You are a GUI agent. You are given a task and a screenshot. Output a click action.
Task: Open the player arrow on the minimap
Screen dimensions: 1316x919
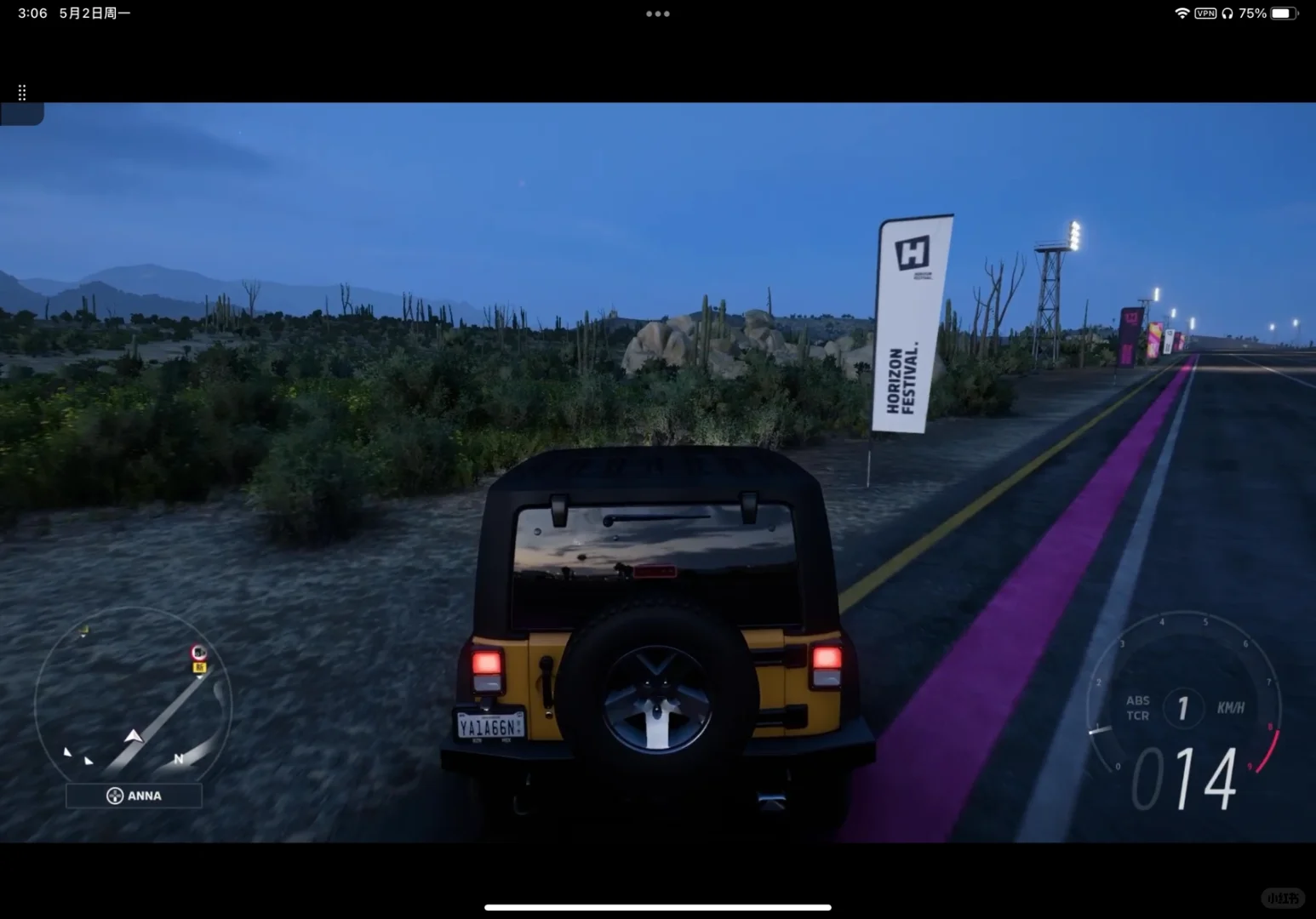(x=134, y=737)
